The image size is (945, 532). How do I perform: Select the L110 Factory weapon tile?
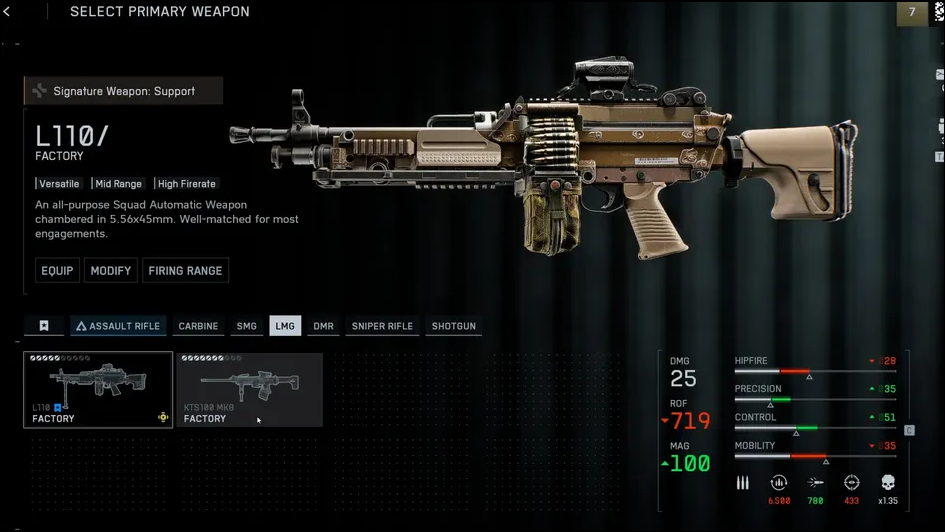98,389
